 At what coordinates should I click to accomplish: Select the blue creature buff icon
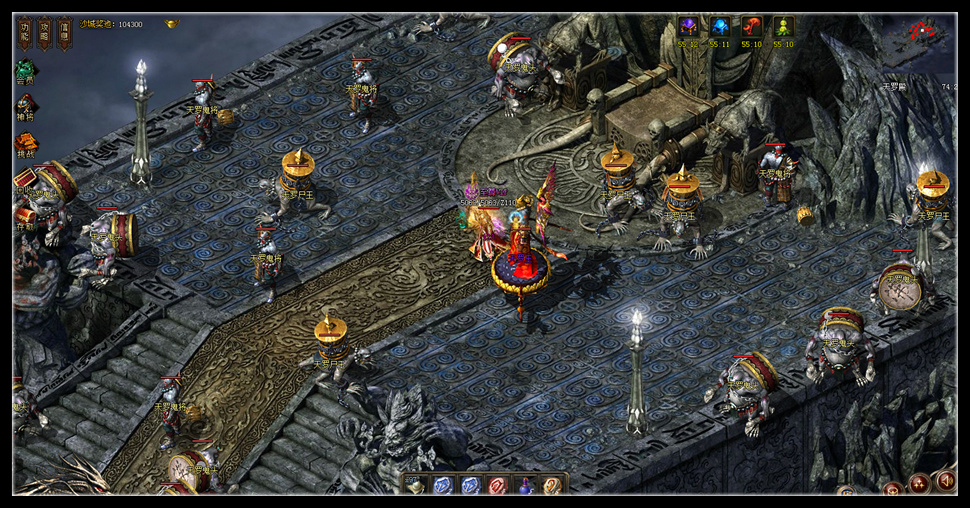[x=720, y=27]
